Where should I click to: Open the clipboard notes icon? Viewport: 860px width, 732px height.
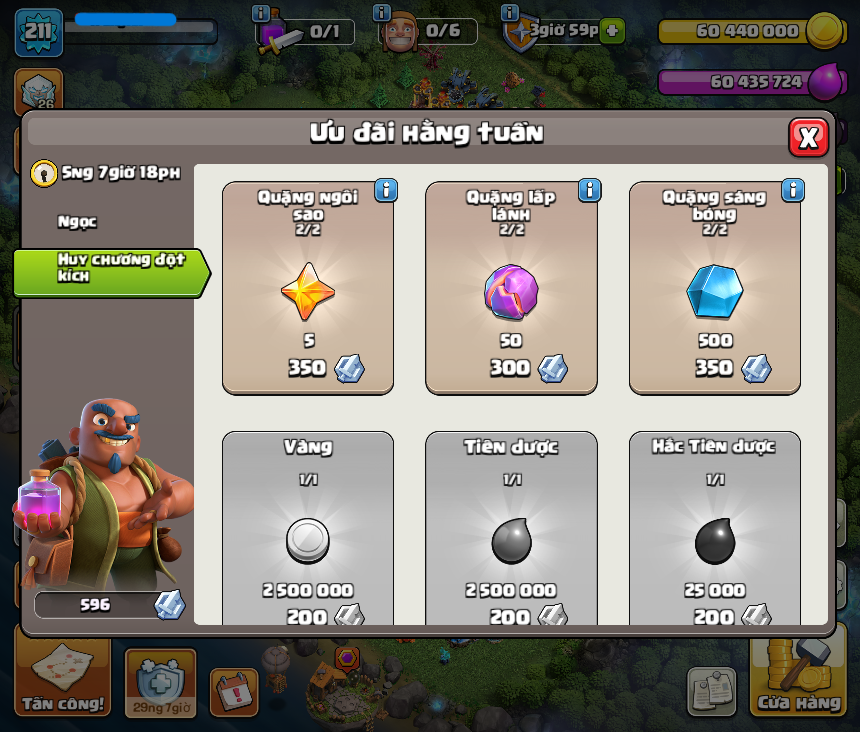click(x=711, y=691)
